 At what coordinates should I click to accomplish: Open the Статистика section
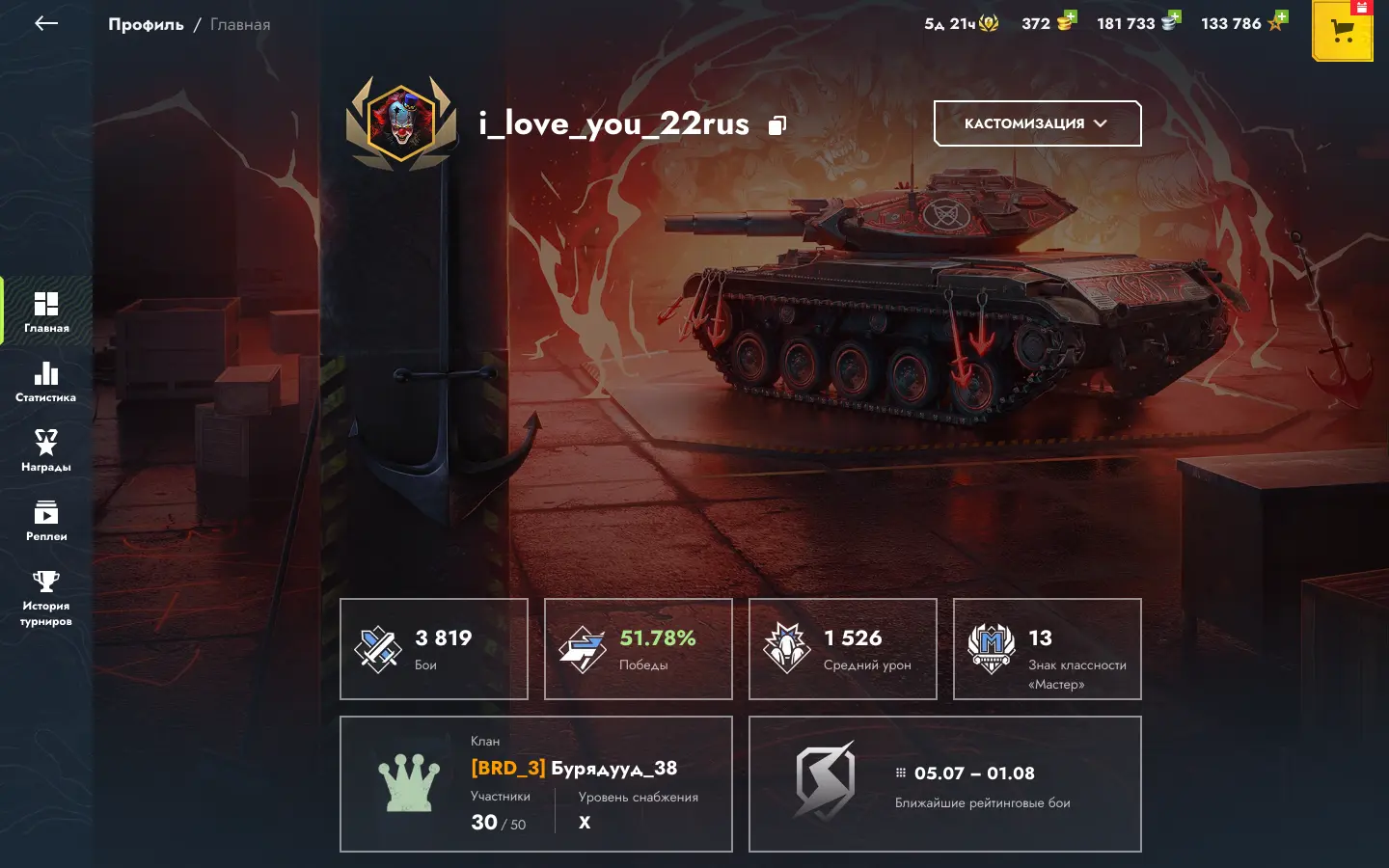click(x=46, y=382)
